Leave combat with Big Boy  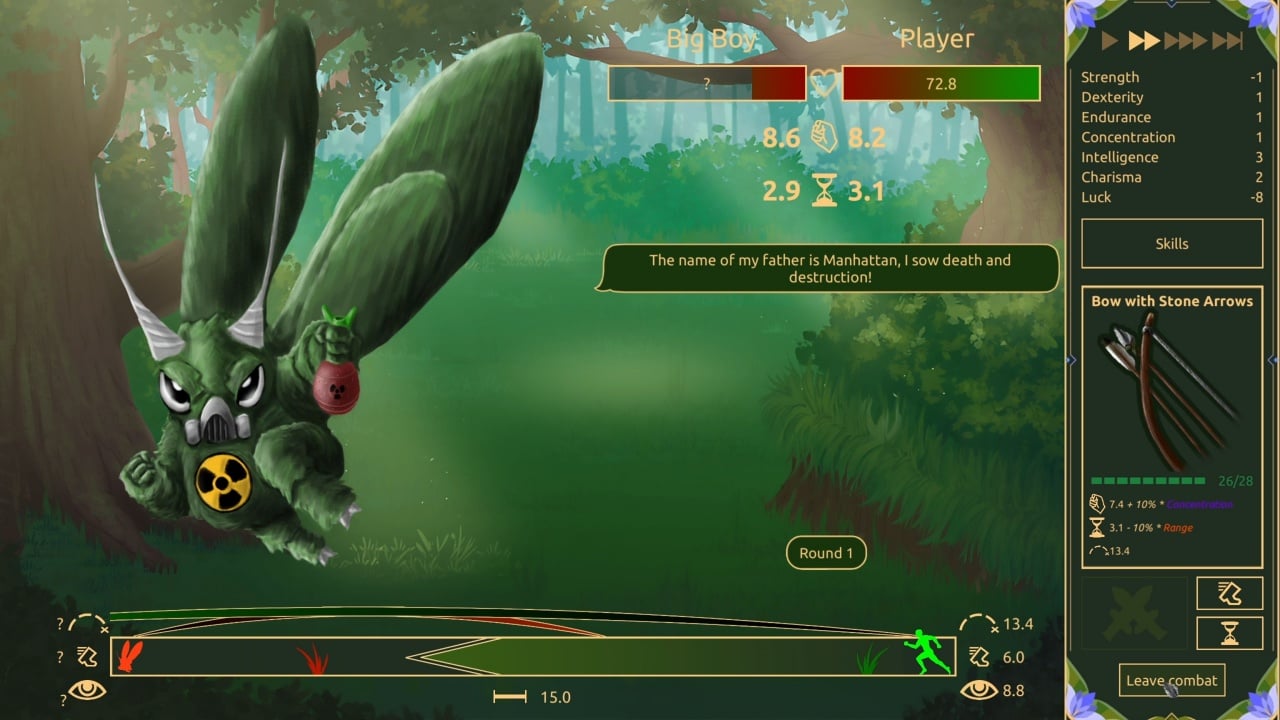[x=1171, y=680]
